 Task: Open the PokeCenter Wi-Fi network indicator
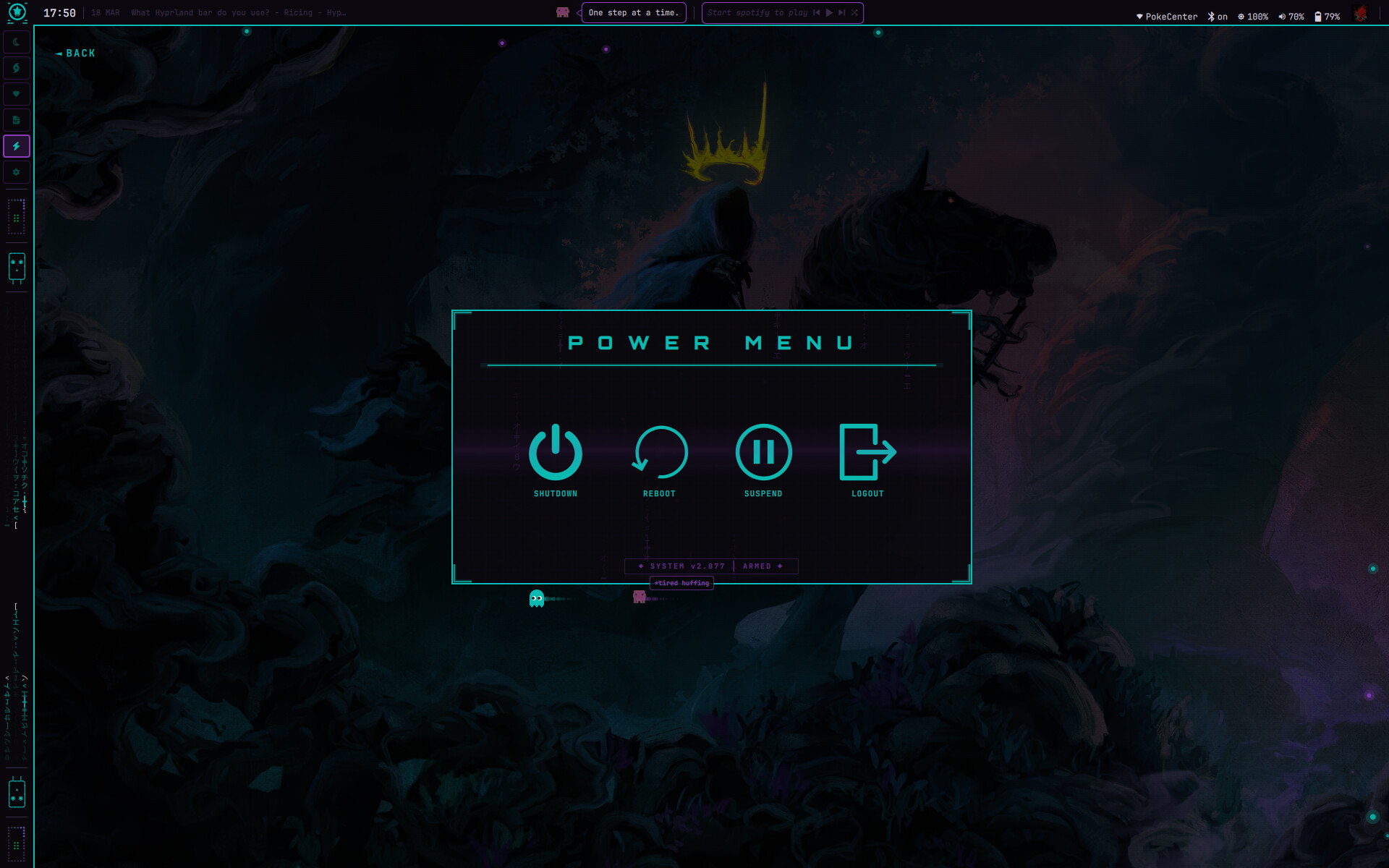1166,17
